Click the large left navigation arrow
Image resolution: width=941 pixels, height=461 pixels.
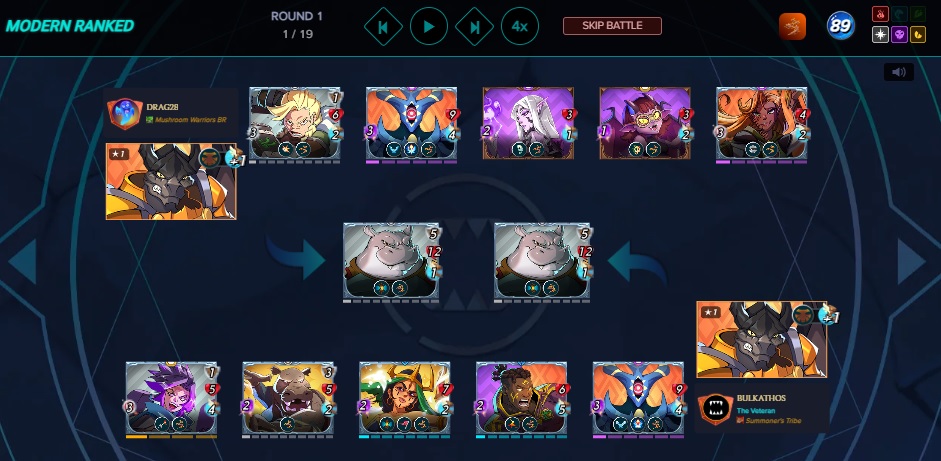click(x=22, y=262)
